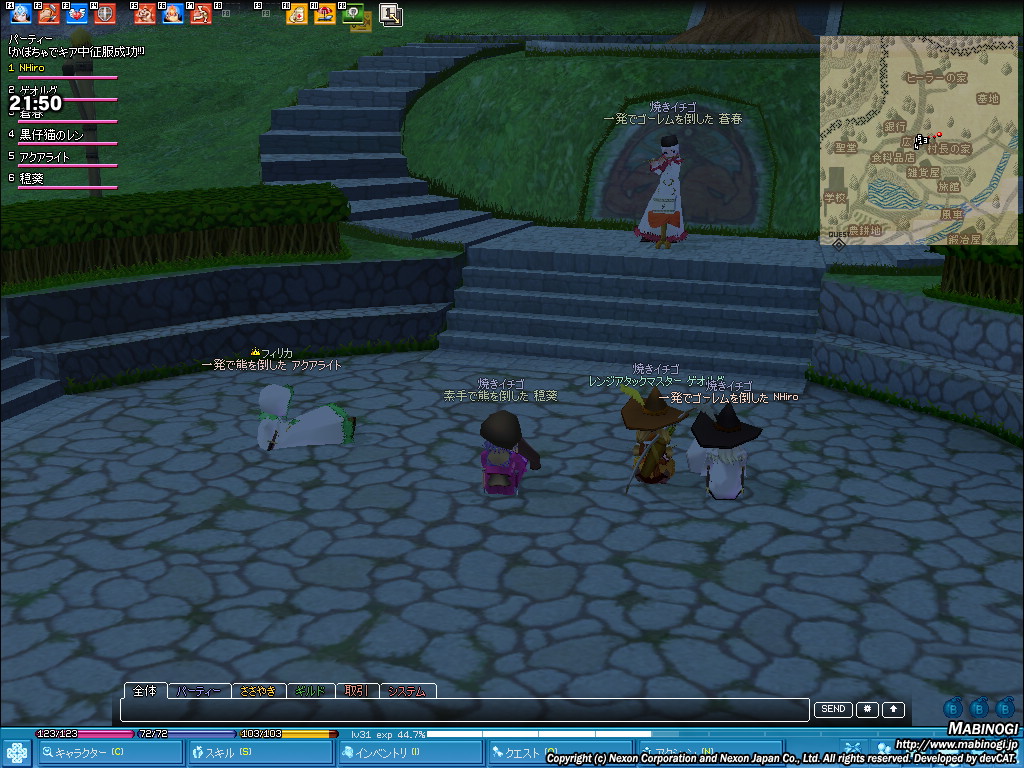
Task: Open the main menu knot button
Action: point(16,753)
